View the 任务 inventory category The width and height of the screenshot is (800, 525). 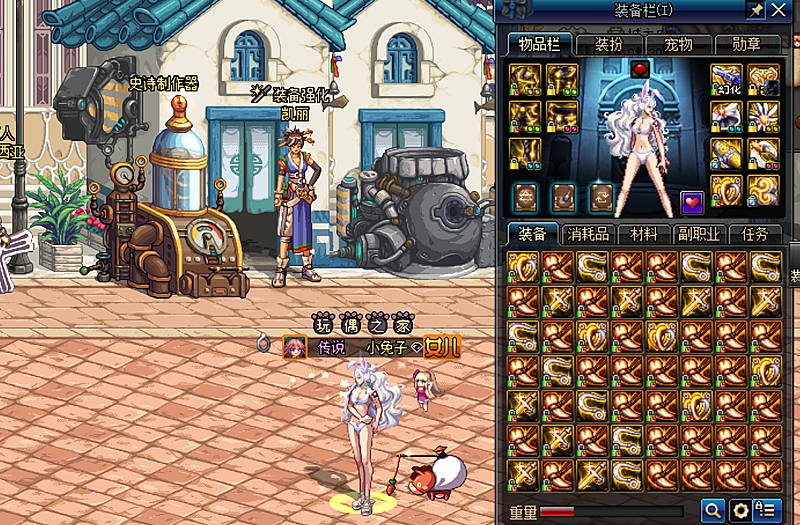[x=754, y=234]
